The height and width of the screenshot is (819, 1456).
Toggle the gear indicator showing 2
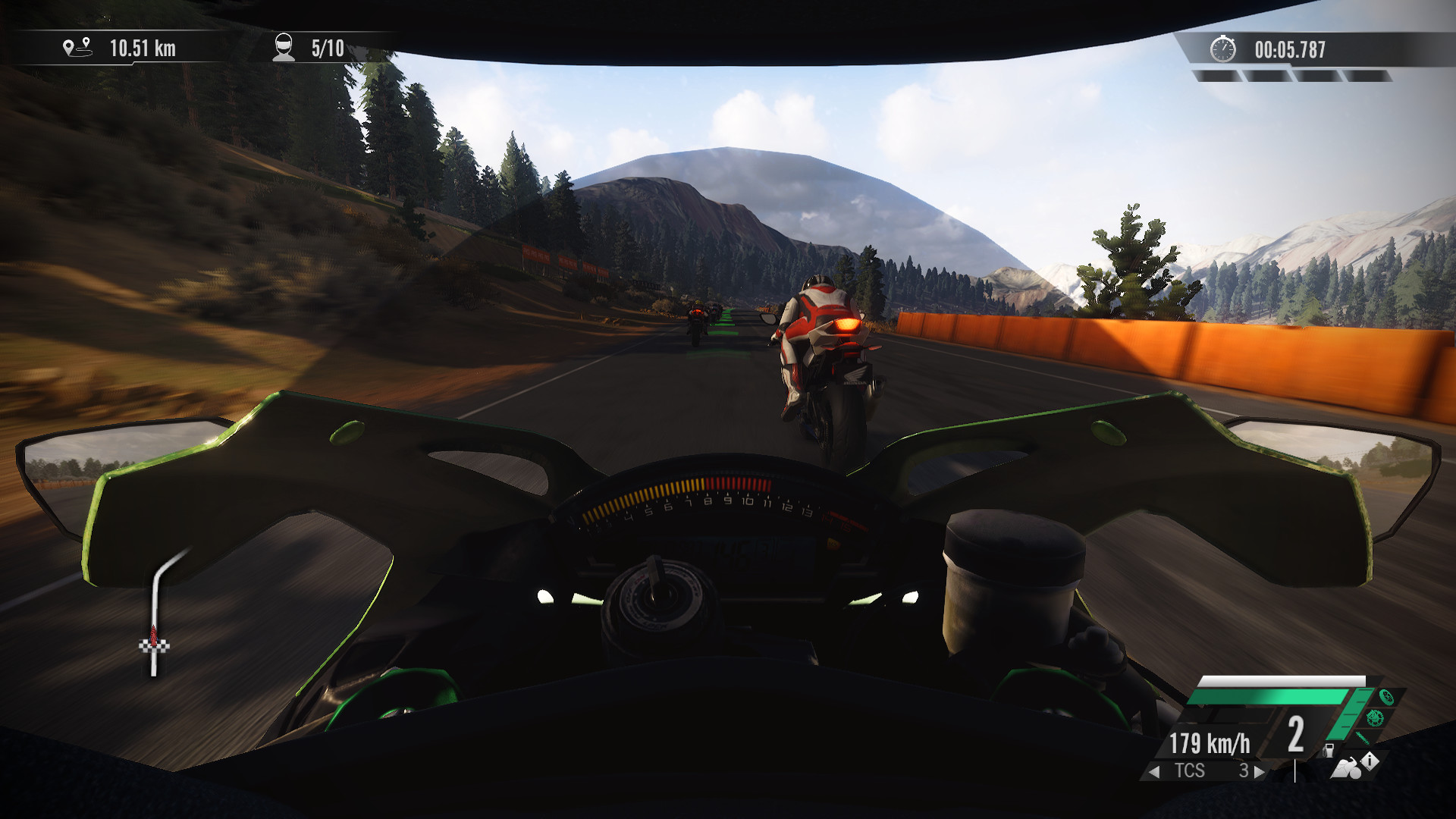click(1295, 736)
